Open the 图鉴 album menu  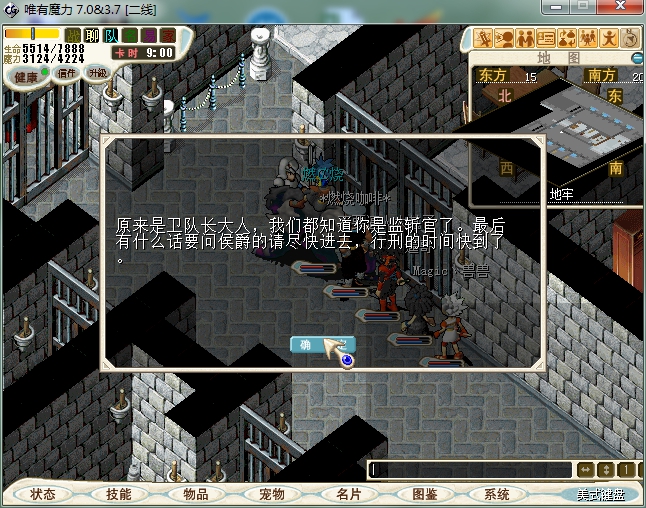click(x=424, y=494)
